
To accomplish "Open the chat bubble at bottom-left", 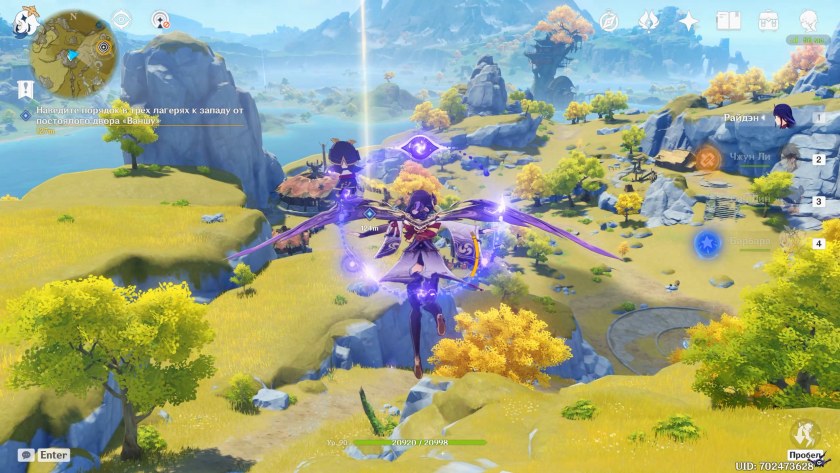I will (27, 454).
